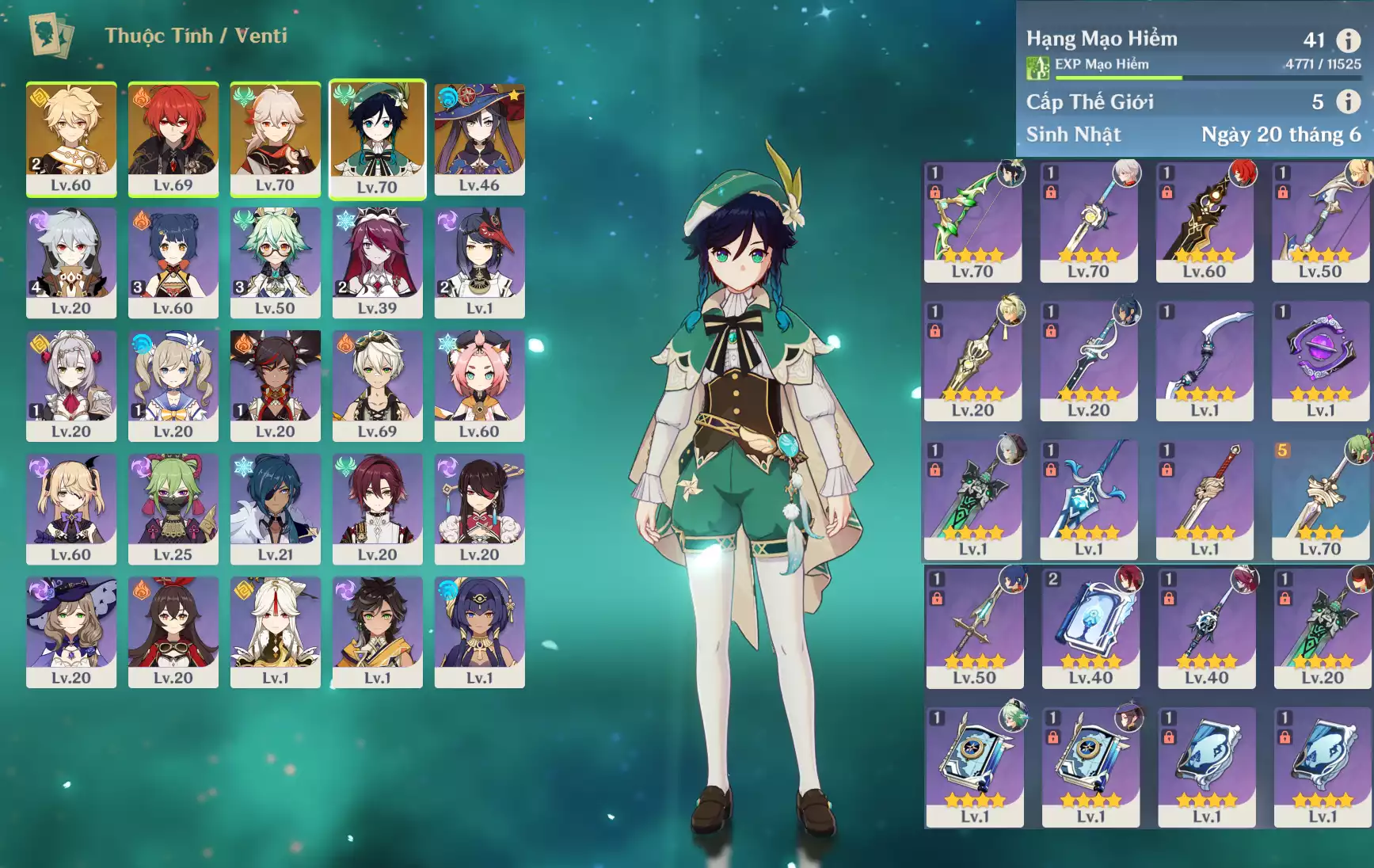Click the character archive icon beside Thuộc Tính
The image size is (1374, 868).
(51, 35)
